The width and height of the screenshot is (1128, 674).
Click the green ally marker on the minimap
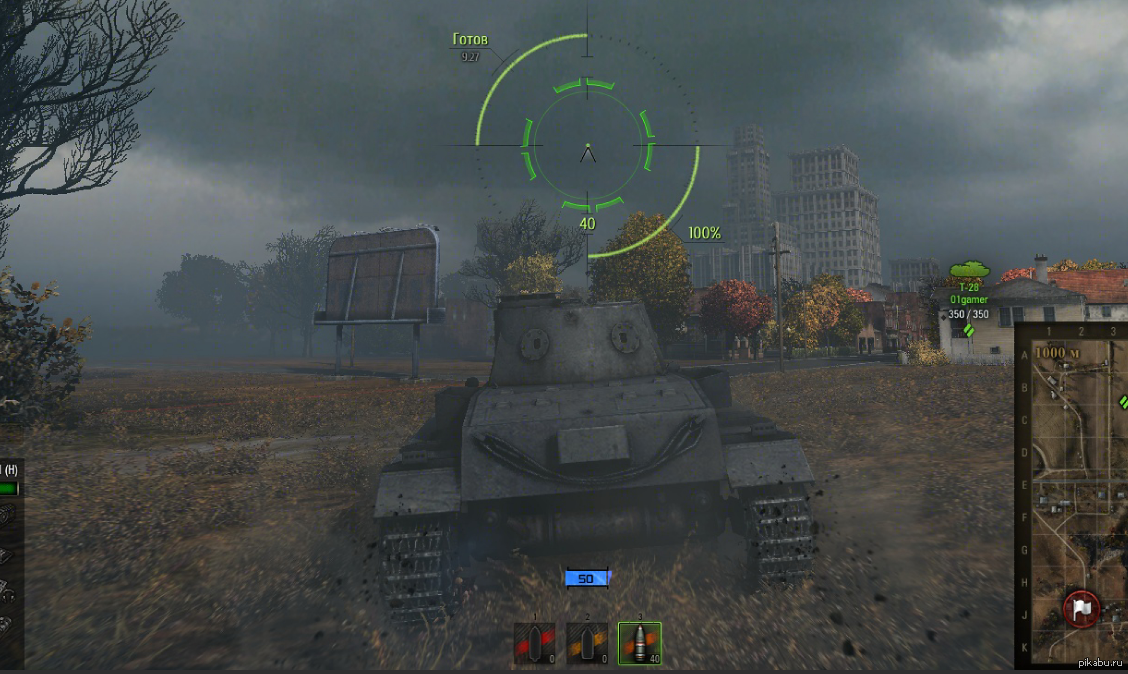1123,401
